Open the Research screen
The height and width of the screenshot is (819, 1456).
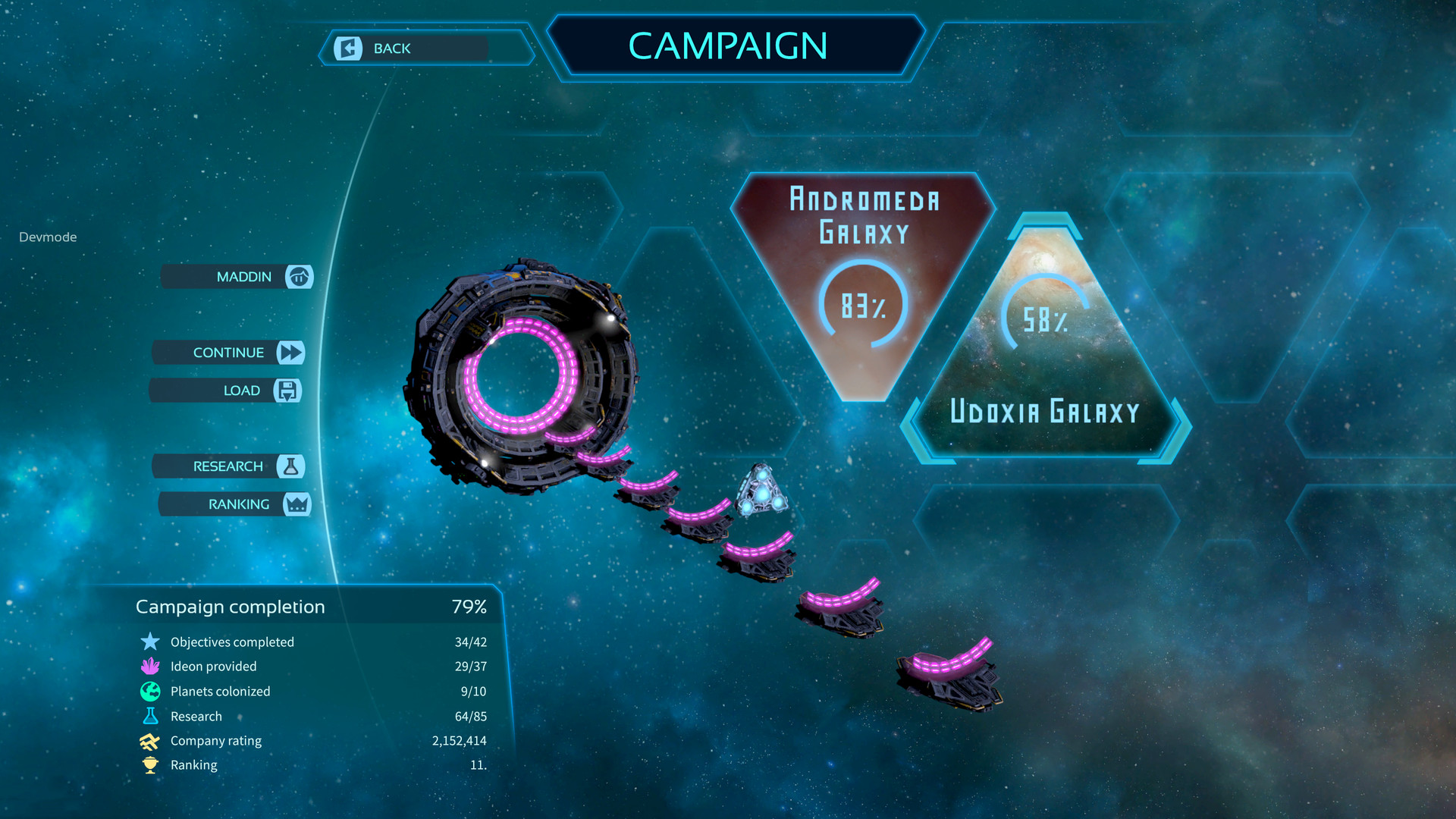coord(230,466)
